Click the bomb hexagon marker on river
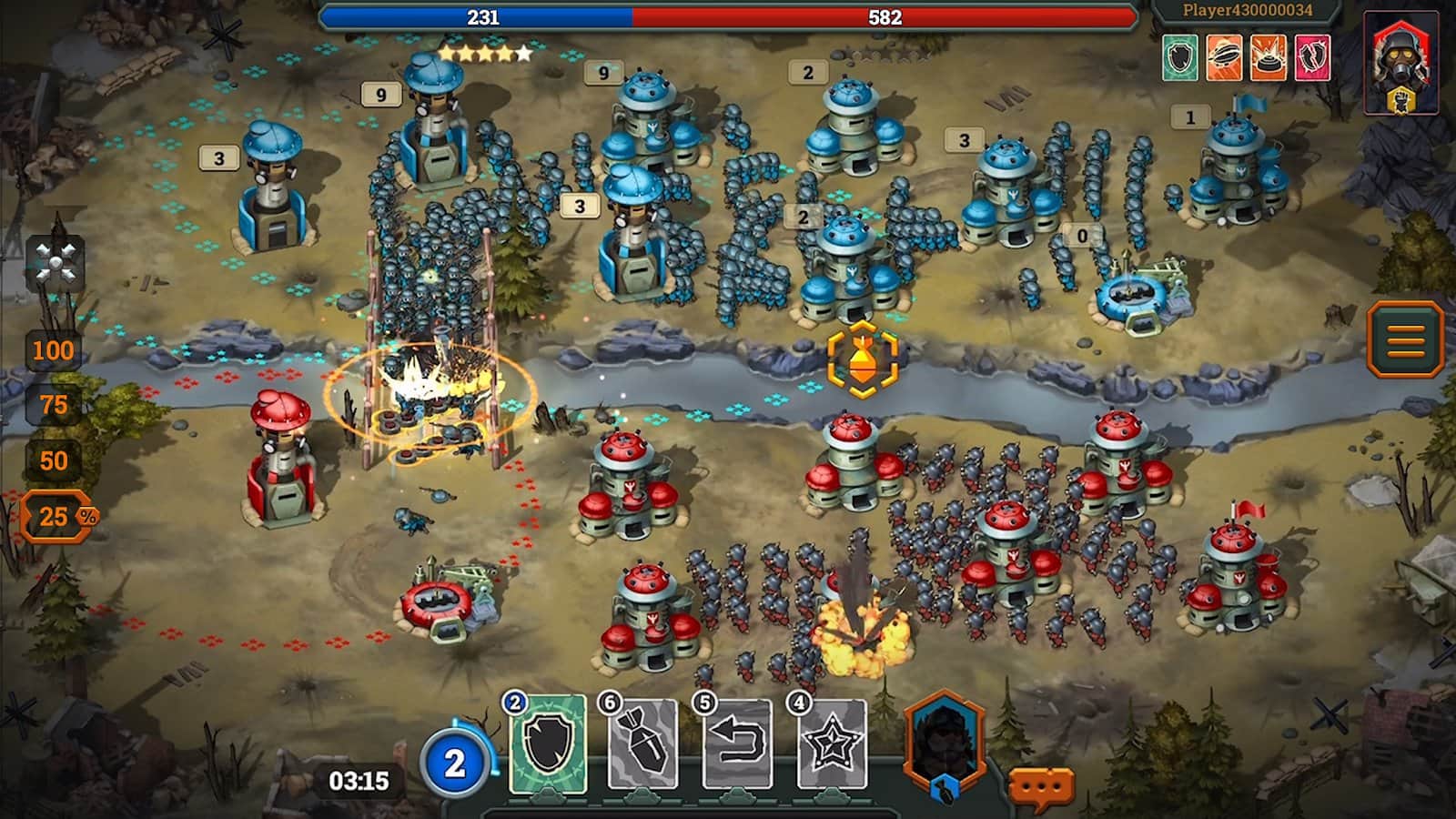The height and width of the screenshot is (819, 1456). point(862,359)
